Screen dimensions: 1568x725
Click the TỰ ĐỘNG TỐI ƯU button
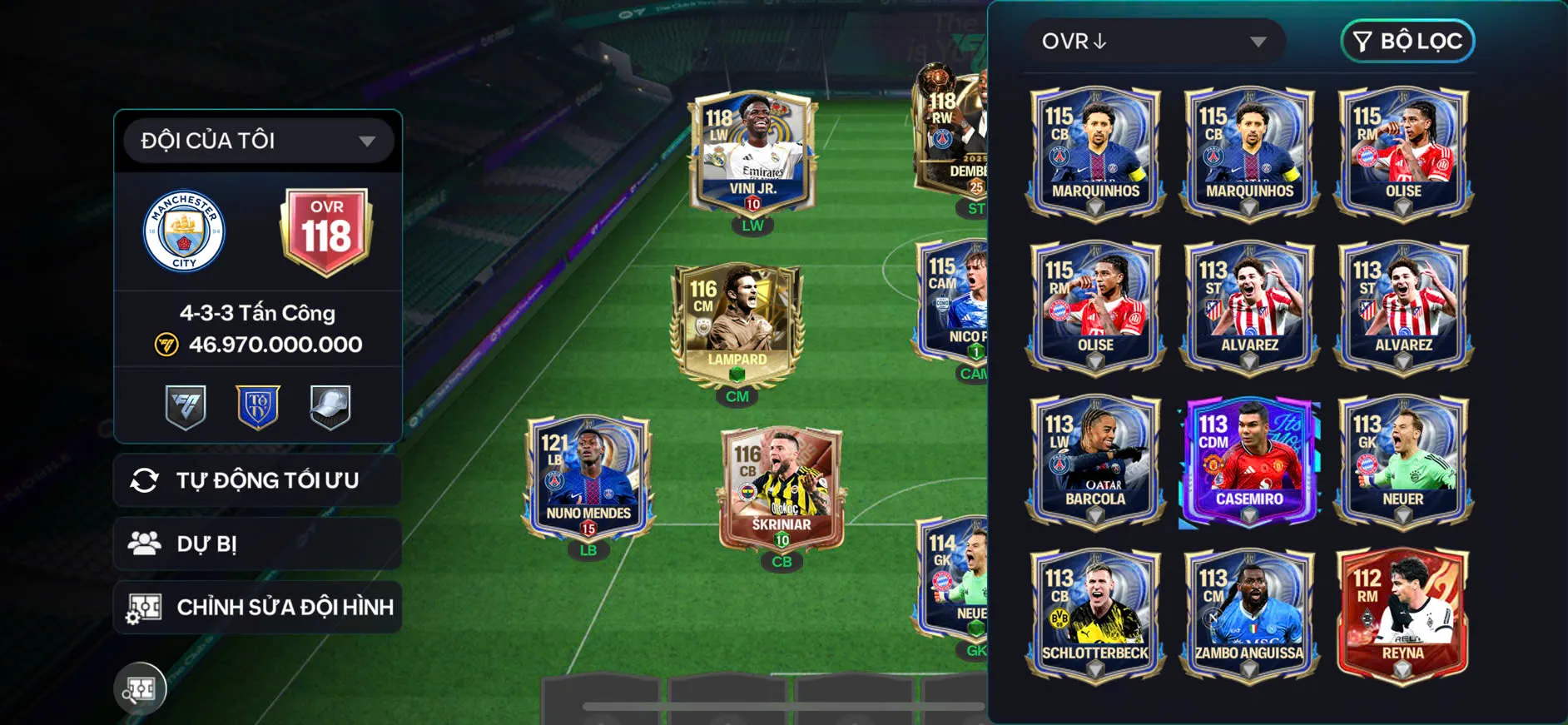[x=257, y=479]
